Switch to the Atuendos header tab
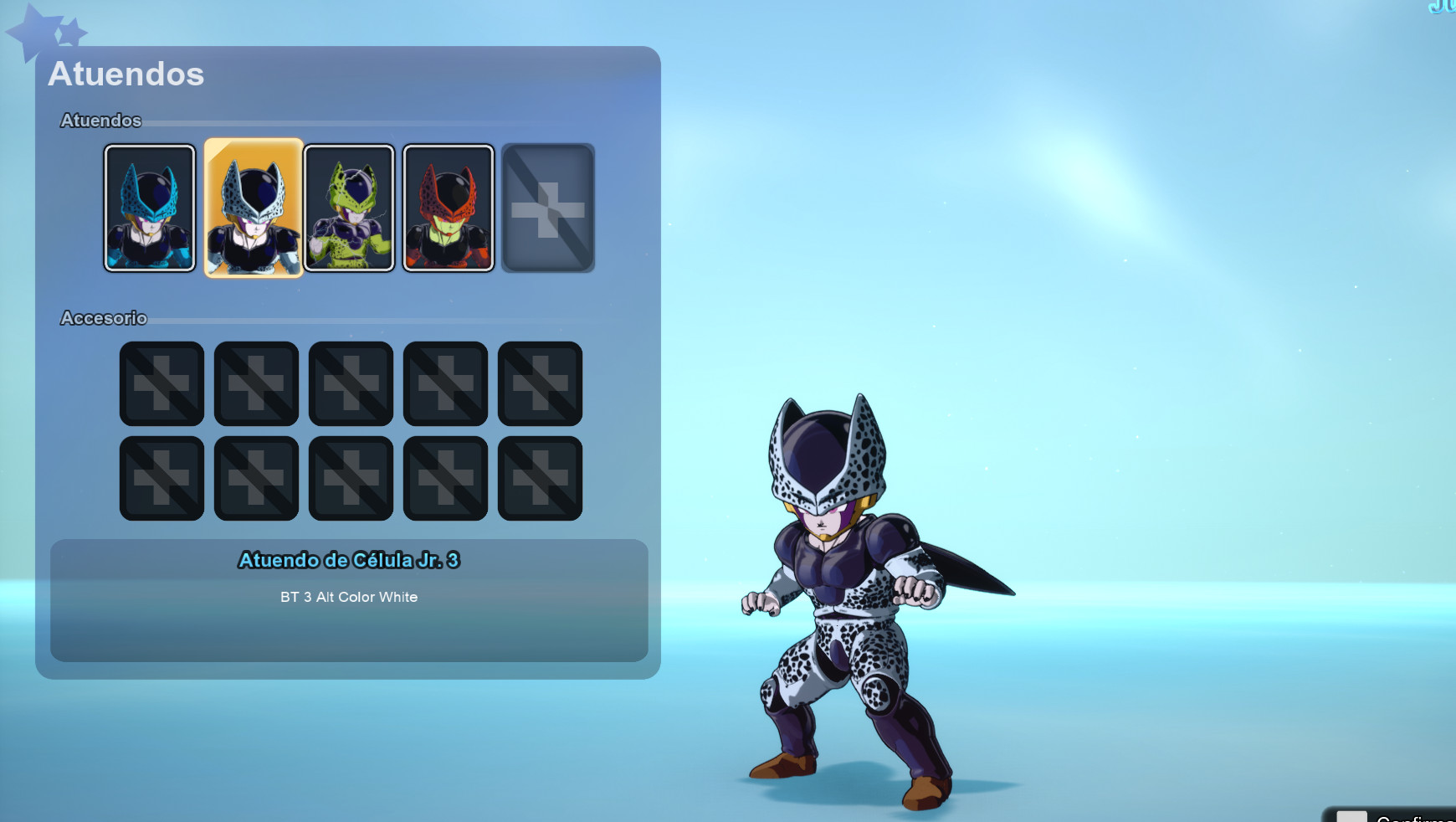Image resolution: width=1456 pixels, height=822 pixels. [x=127, y=74]
